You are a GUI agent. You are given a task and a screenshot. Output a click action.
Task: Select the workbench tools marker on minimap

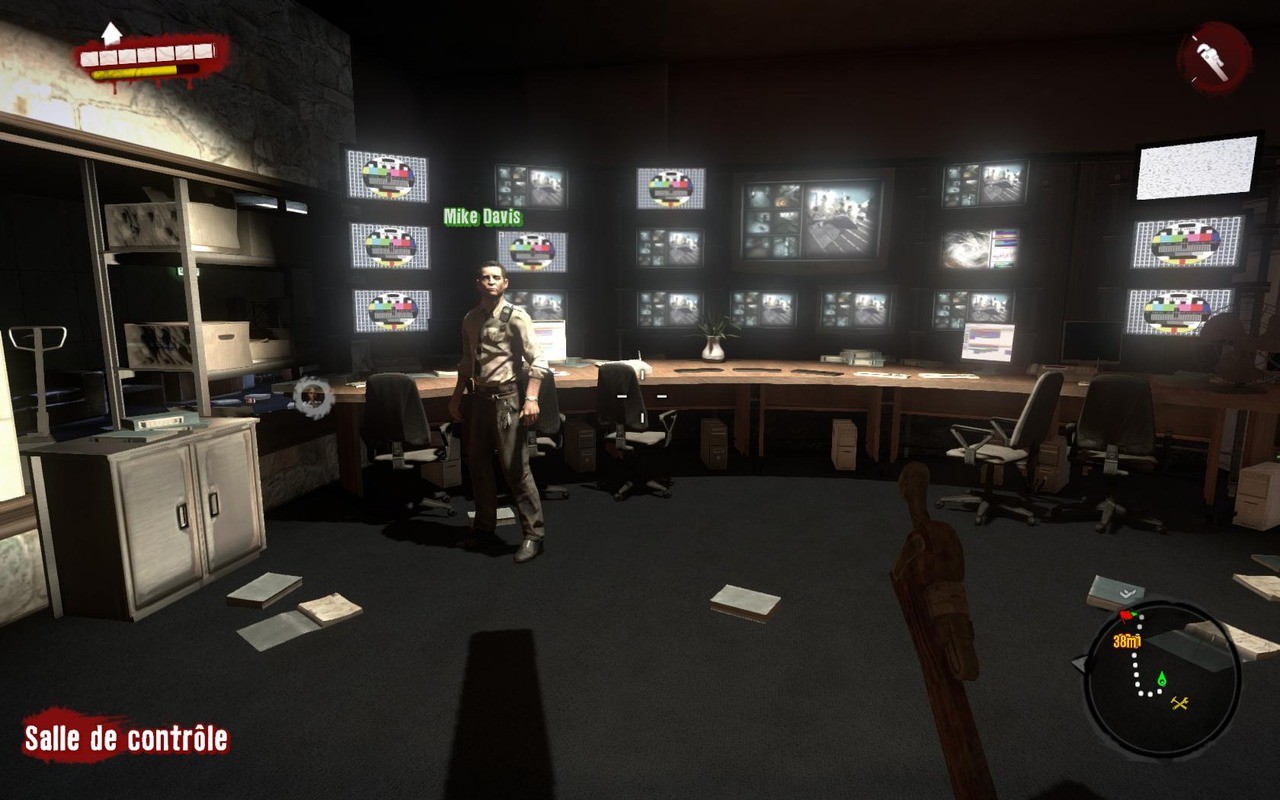click(1179, 703)
